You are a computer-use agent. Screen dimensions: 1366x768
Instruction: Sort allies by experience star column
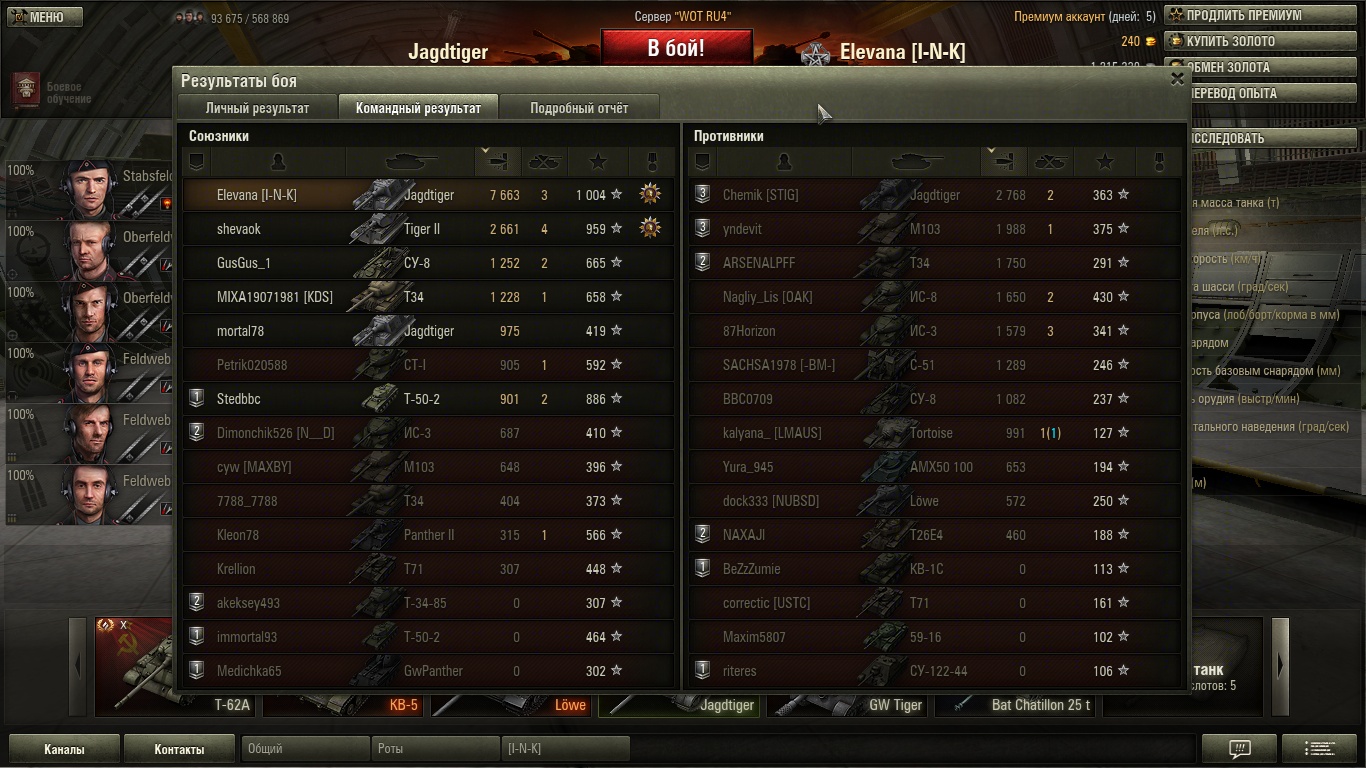(598, 161)
